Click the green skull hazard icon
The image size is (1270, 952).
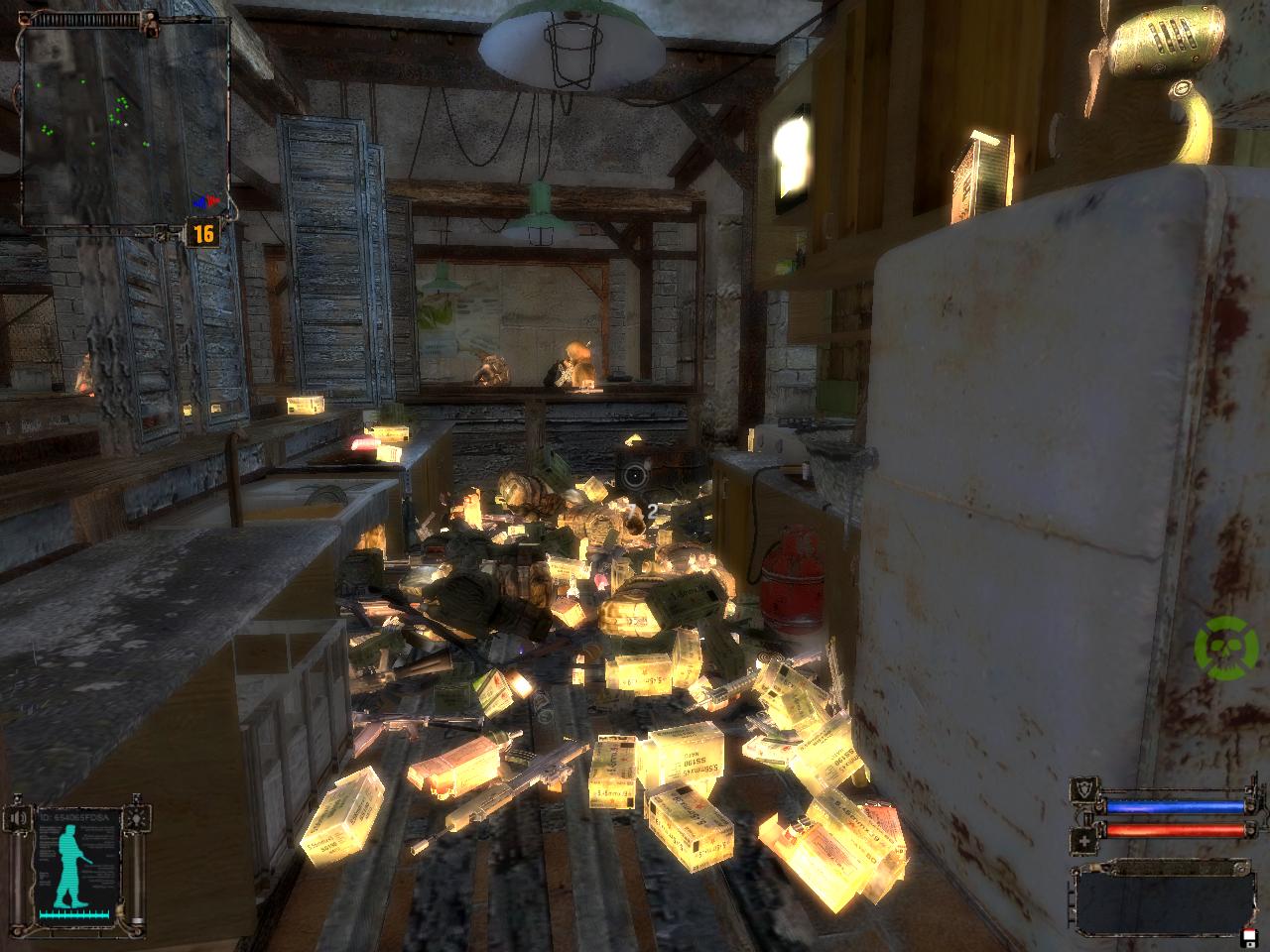[1216, 647]
